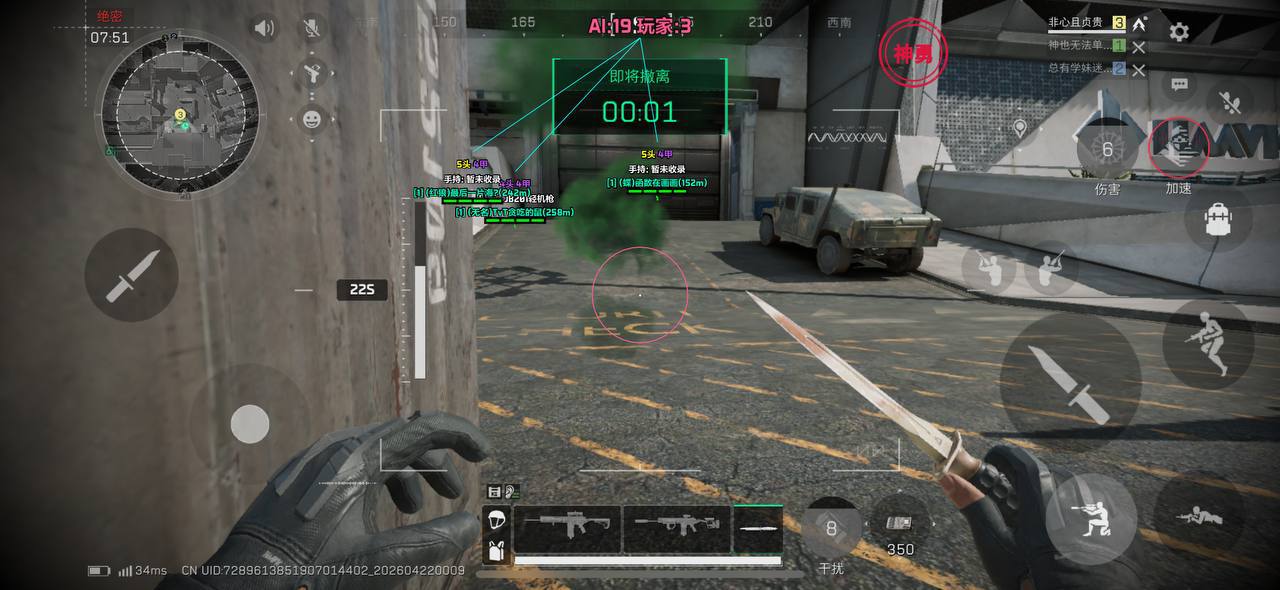Open the settings gear
The height and width of the screenshot is (590, 1280).
tap(1179, 32)
